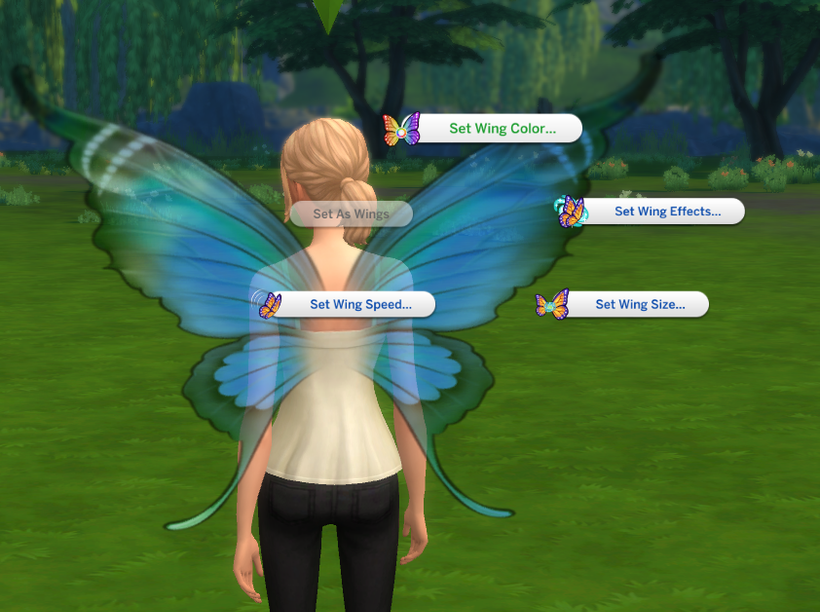
Task: Click the greyed Set As Wings option
Action: (350, 214)
